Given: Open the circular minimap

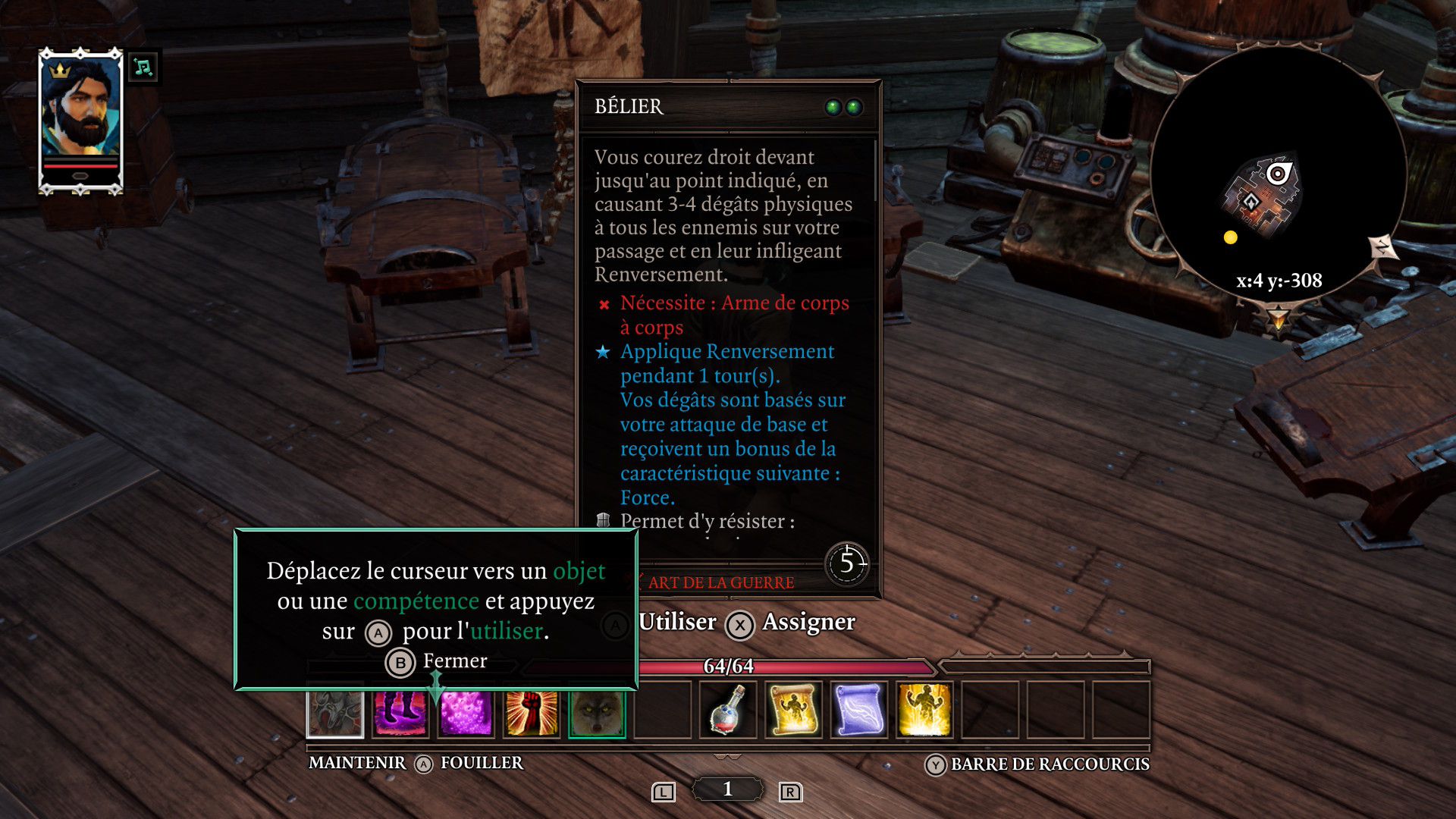Looking at the screenshot, I should point(1278,174).
